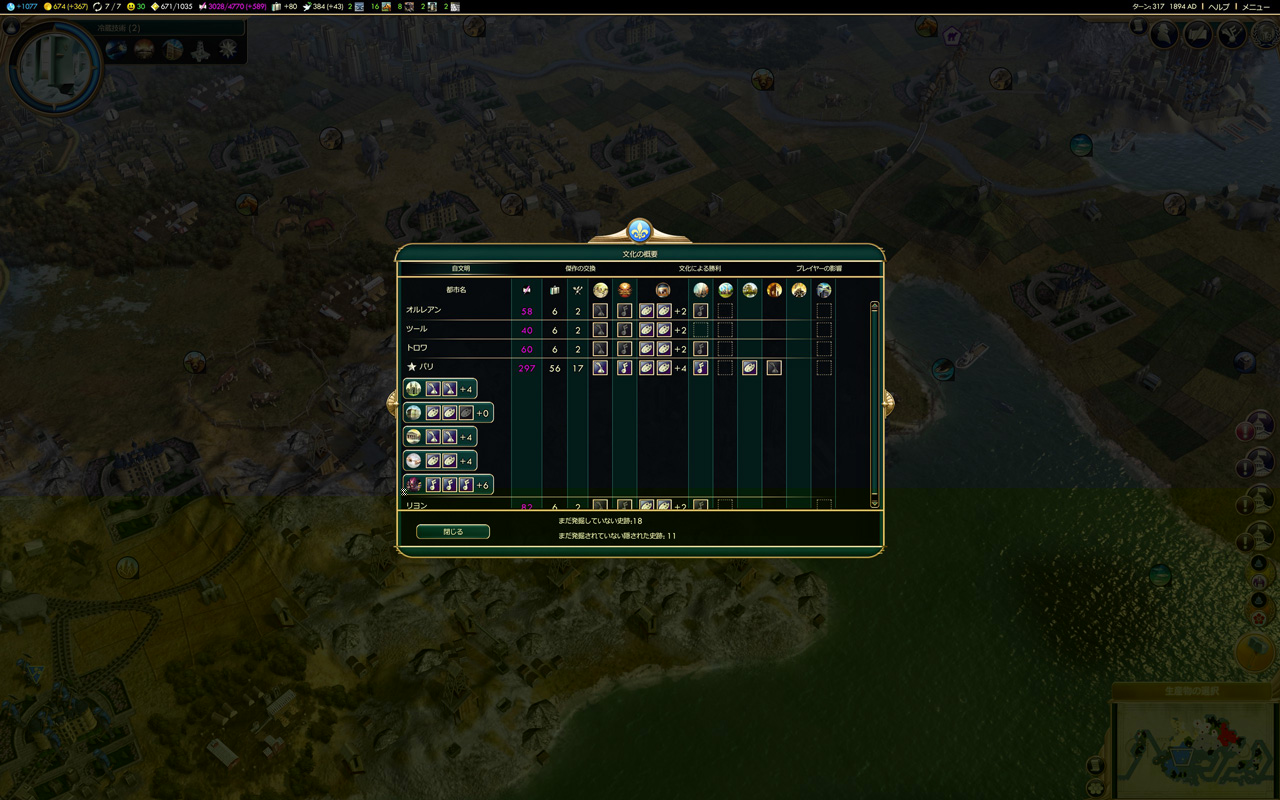Click the ツール city name
The height and width of the screenshot is (800, 1280).
[417, 329]
